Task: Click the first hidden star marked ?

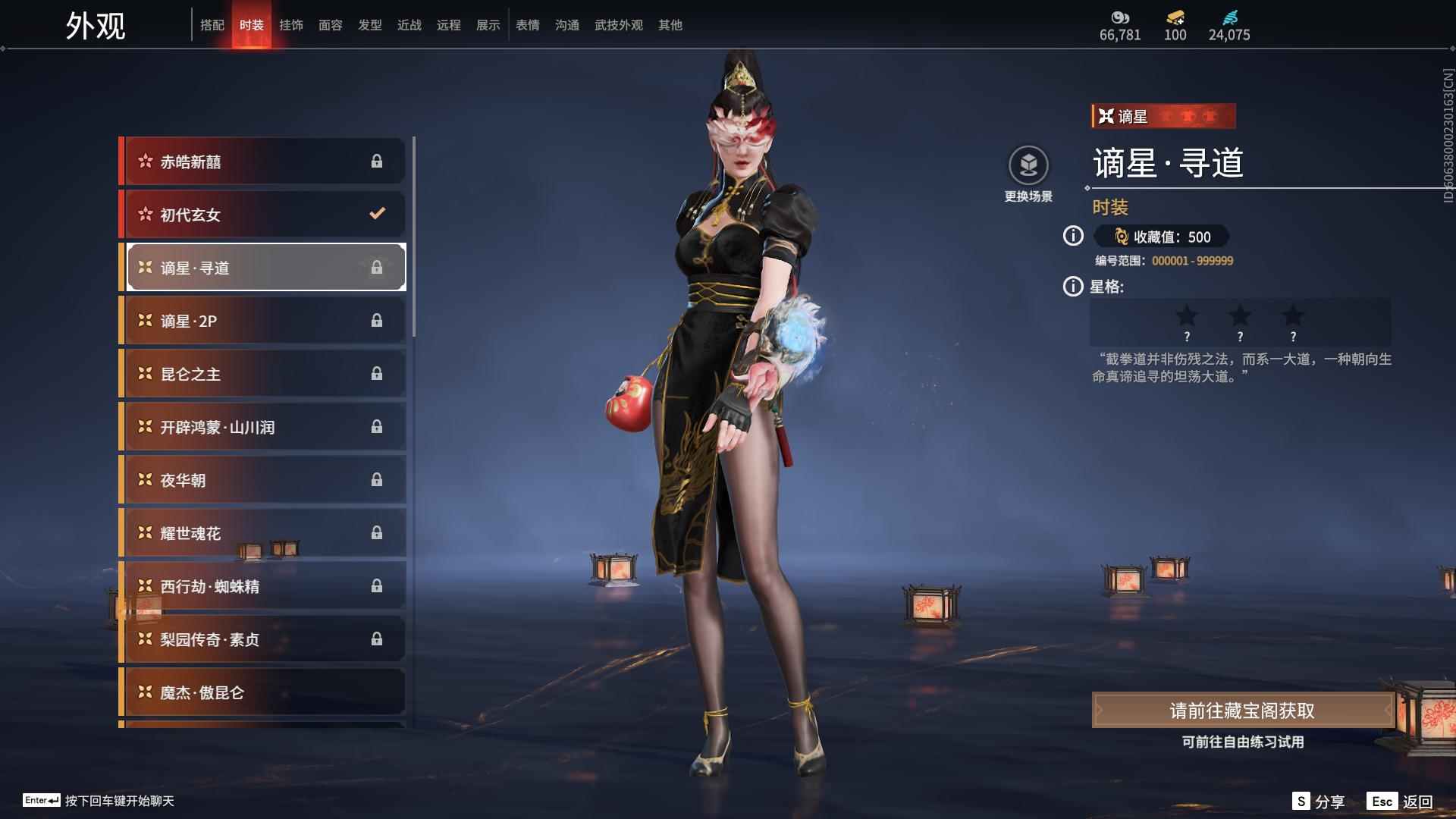Action: 1187,321
